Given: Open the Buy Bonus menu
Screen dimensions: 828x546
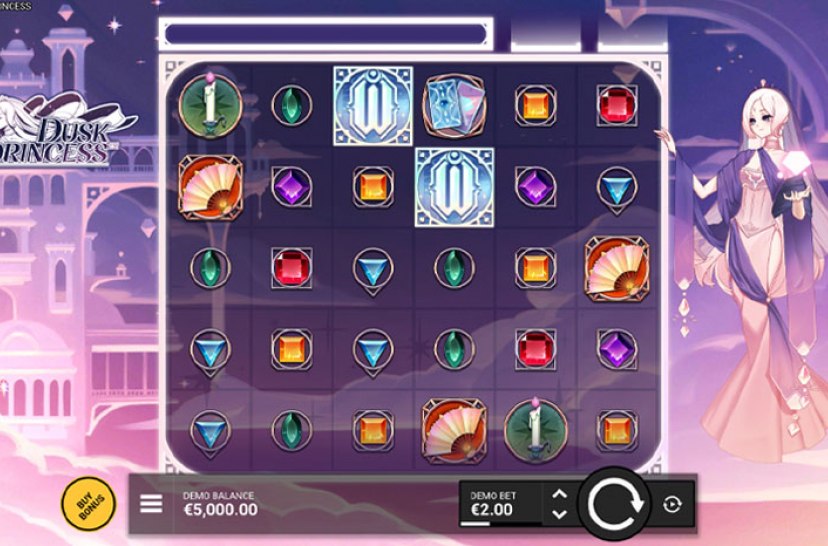Looking at the screenshot, I should (x=88, y=504).
